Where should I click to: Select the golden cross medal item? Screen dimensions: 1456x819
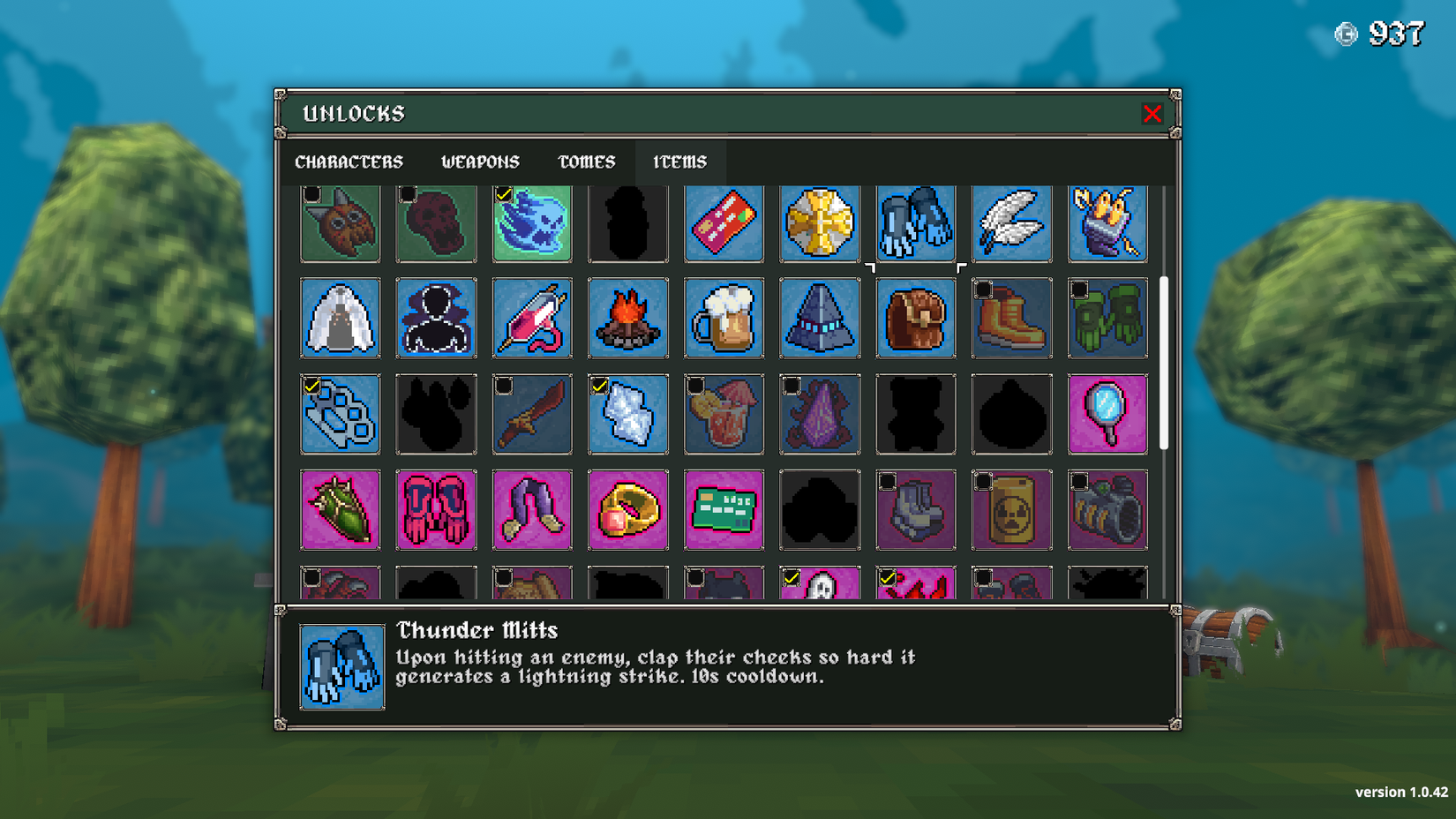[x=820, y=223]
